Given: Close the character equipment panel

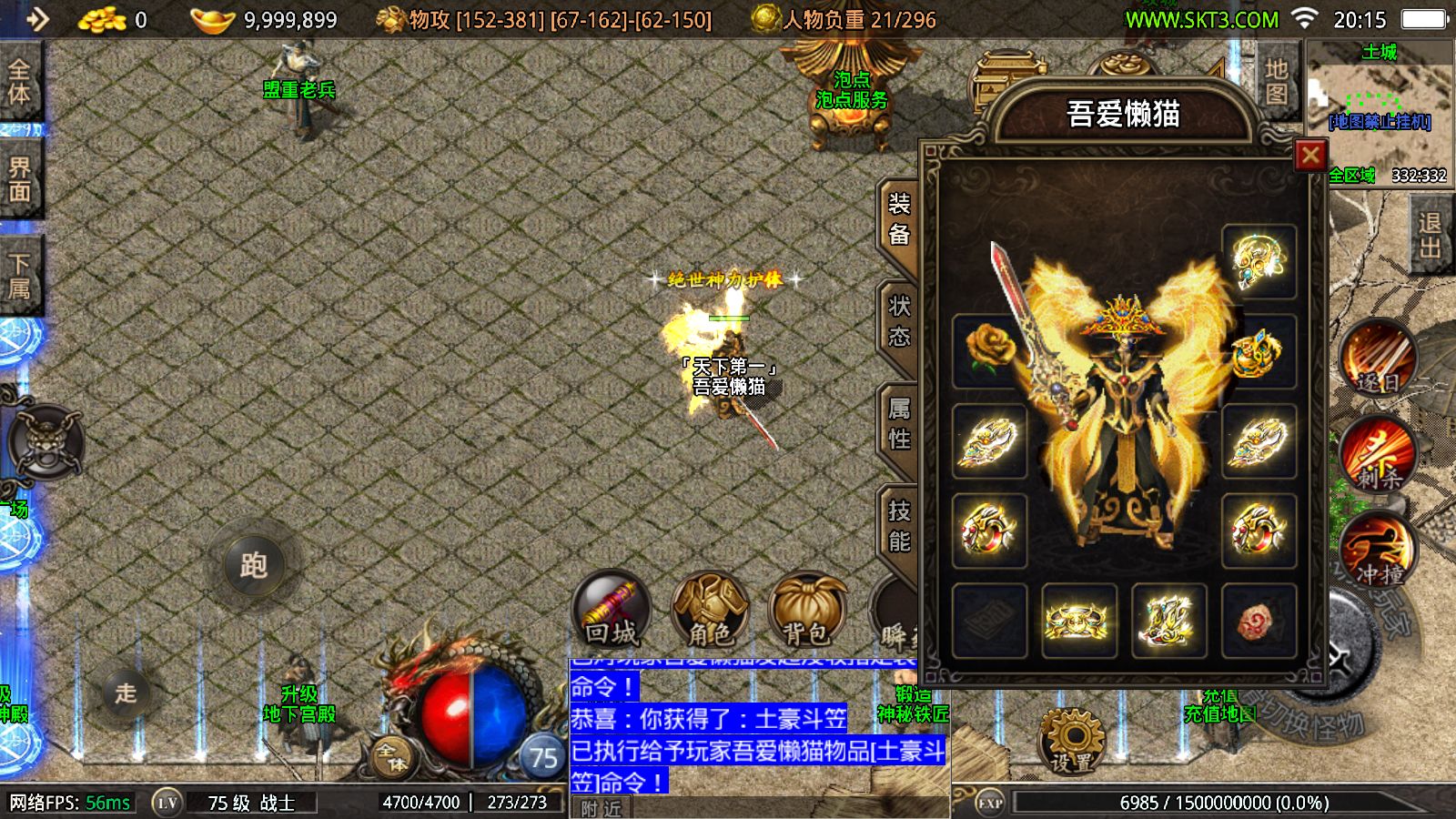Looking at the screenshot, I should (1309, 156).
